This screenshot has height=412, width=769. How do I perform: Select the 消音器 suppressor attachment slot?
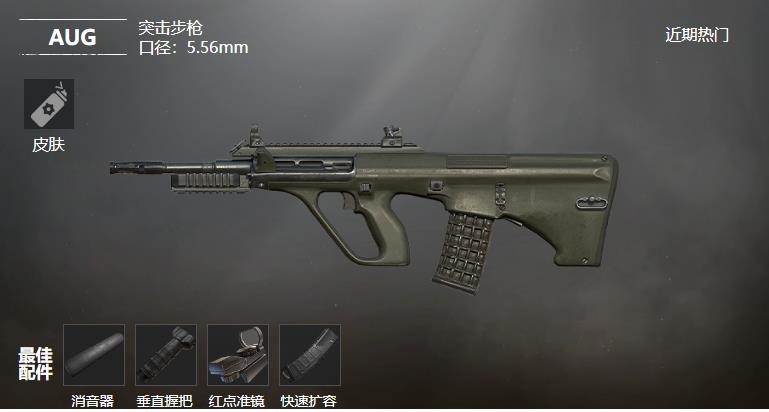point(94,355)
